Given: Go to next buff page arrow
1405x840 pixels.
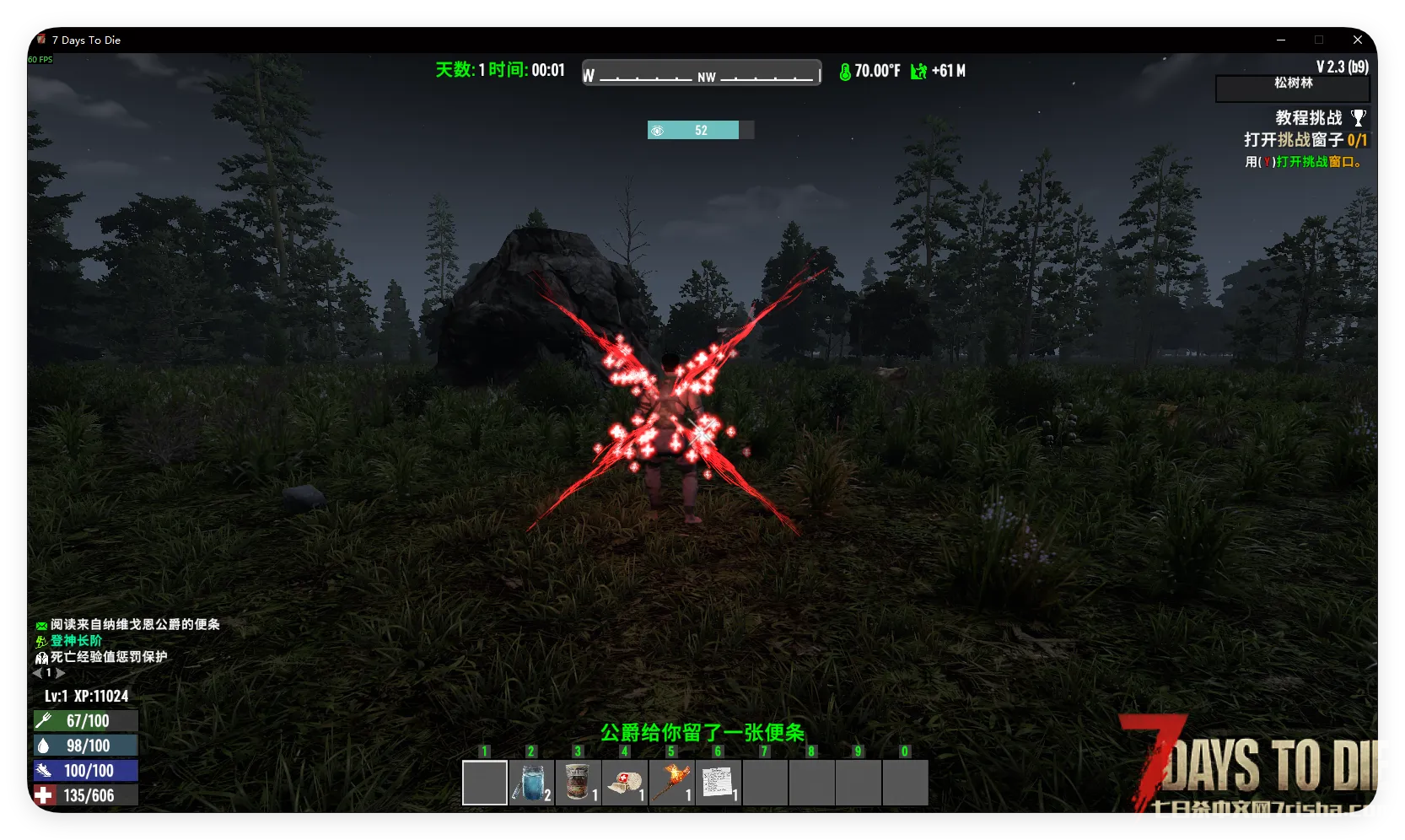Looking at the screenshot, I should [61, 673].
